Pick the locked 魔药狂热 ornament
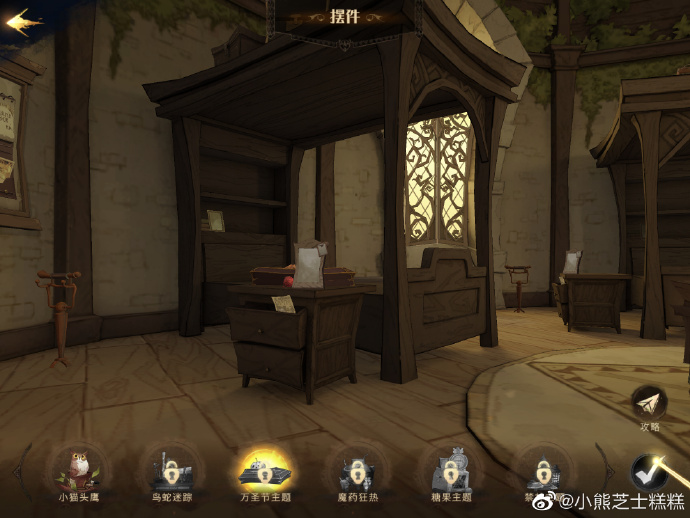Image resolution: width=690 pixels, height=518 pixels. click(x=356, y=468)
